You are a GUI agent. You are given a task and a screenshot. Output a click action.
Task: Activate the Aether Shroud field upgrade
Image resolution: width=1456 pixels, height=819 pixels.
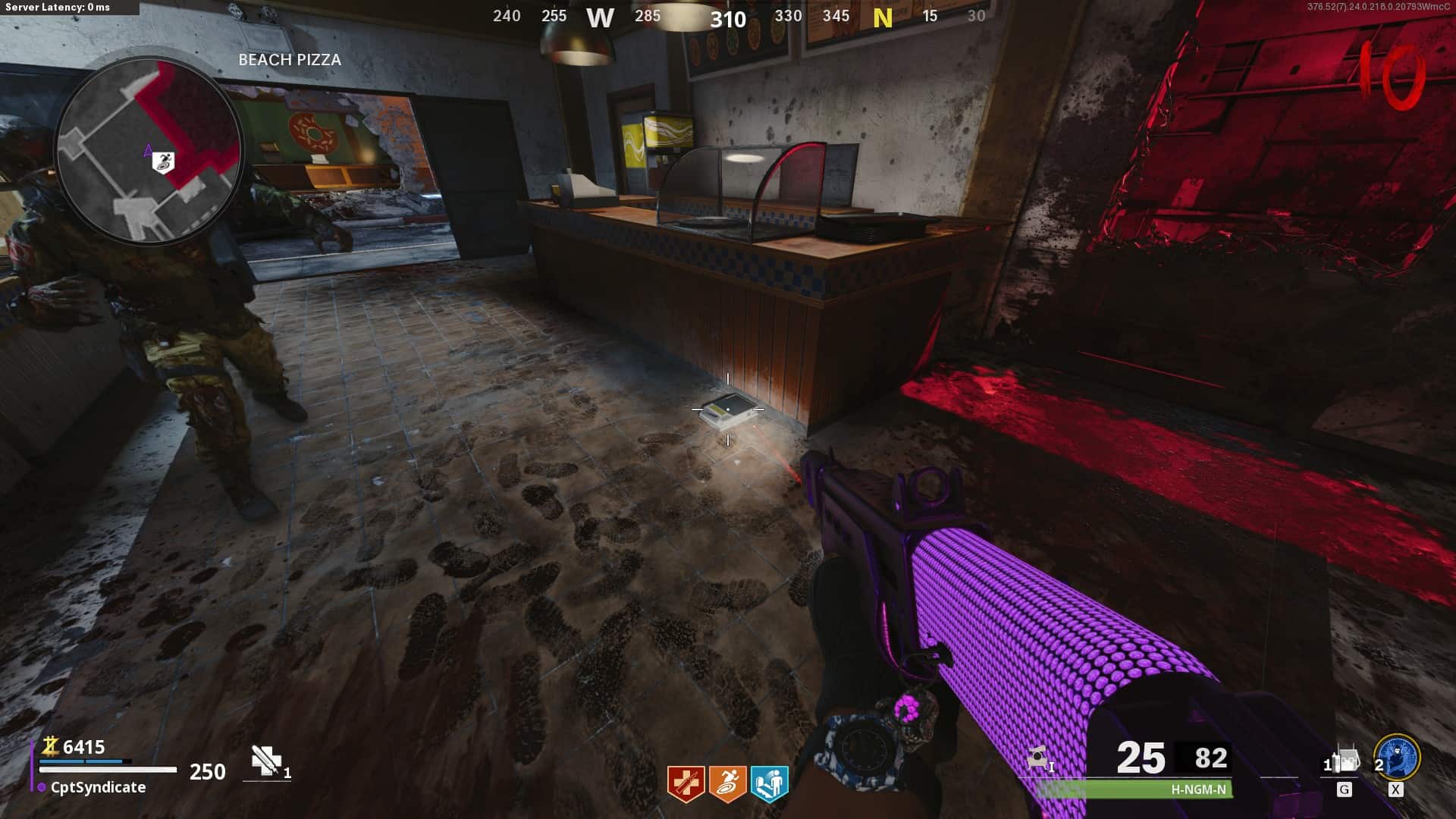click(x=1397, y=758)
